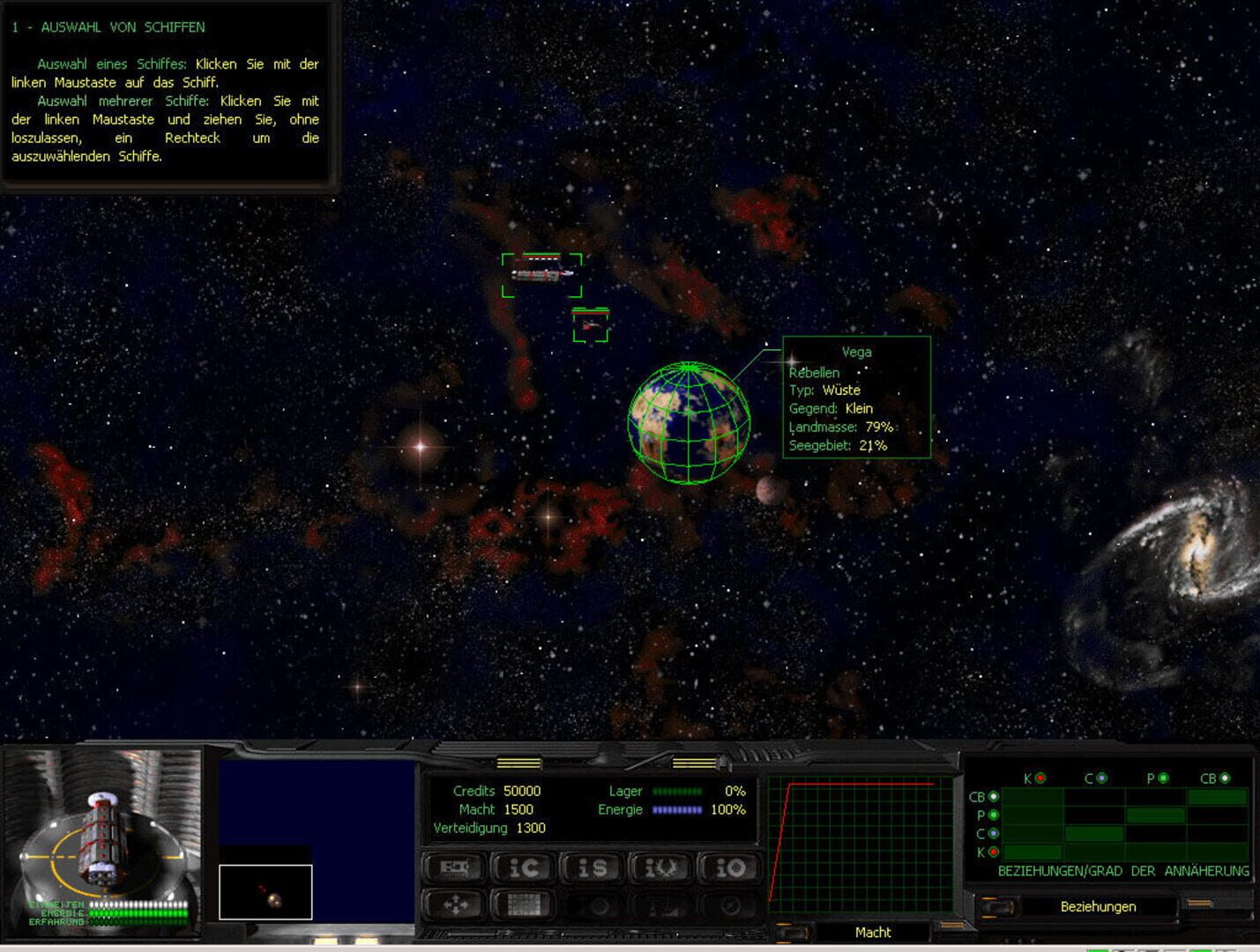Click the right arrow beside Beziehungen
Viewport: 1260px width, 952px height.
point(1201,904)
